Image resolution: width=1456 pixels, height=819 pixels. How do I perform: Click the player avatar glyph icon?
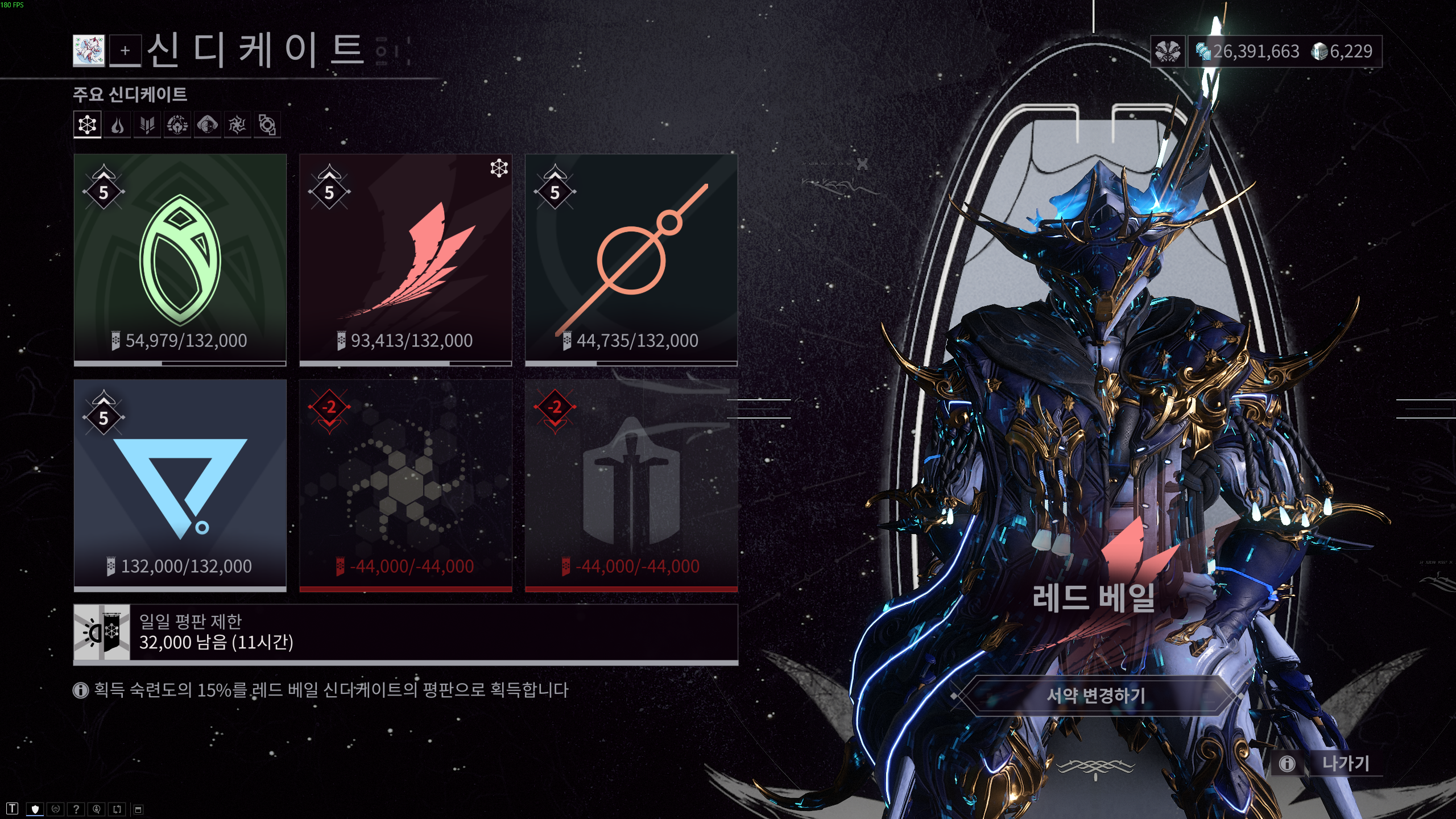pyautogui.click(x=89, y=51)
